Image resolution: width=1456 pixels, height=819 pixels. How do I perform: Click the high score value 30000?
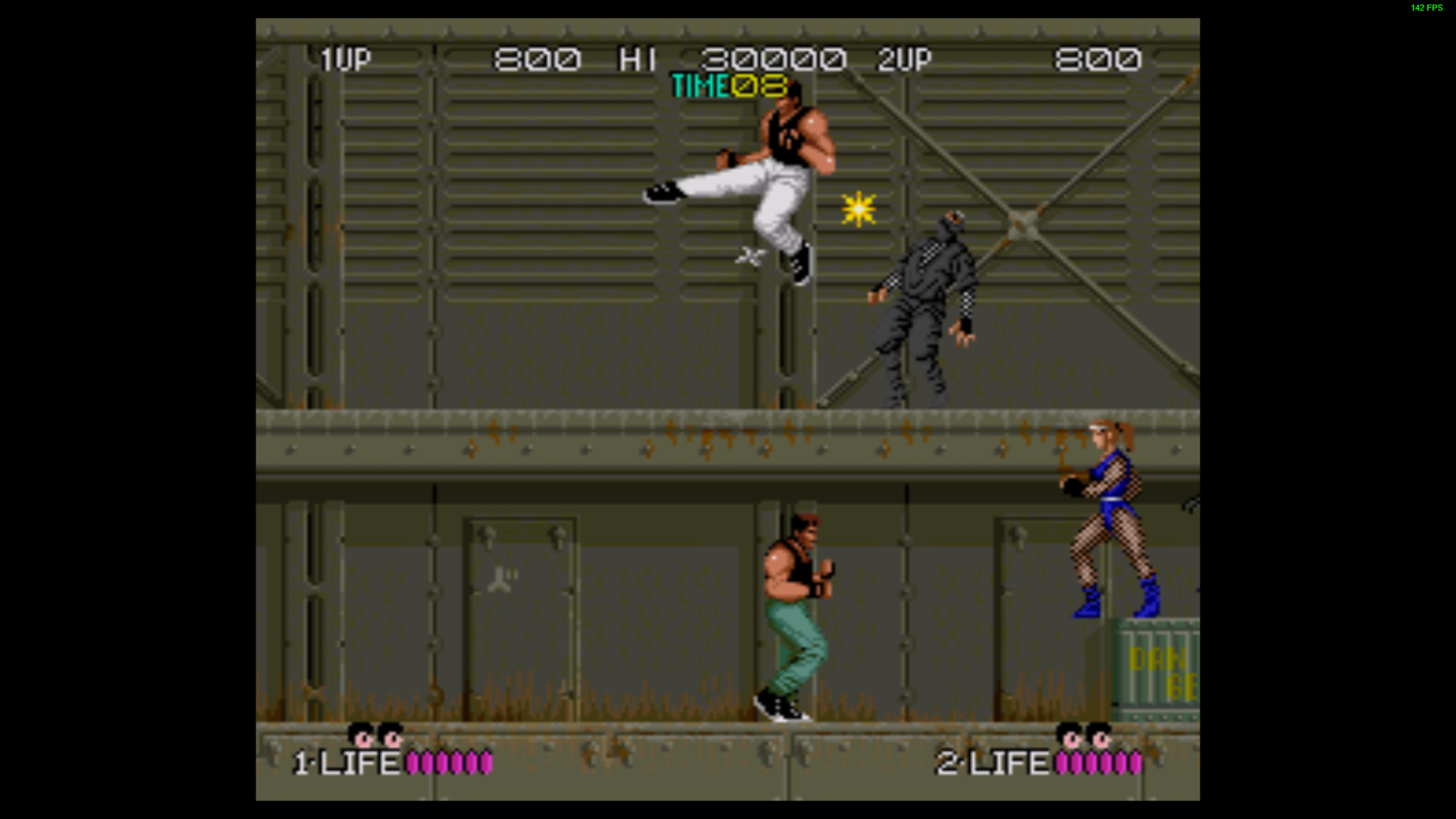coord(773,56)
